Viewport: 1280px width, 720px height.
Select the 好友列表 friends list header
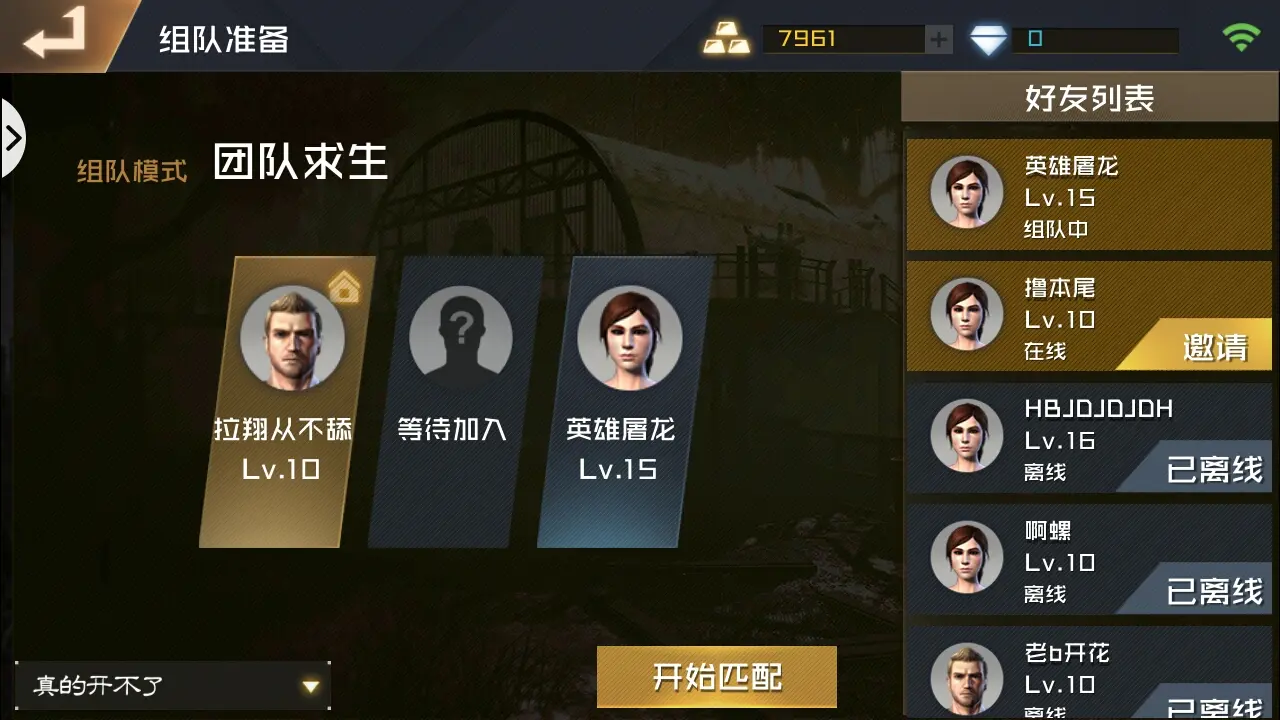coord(1089,97)
